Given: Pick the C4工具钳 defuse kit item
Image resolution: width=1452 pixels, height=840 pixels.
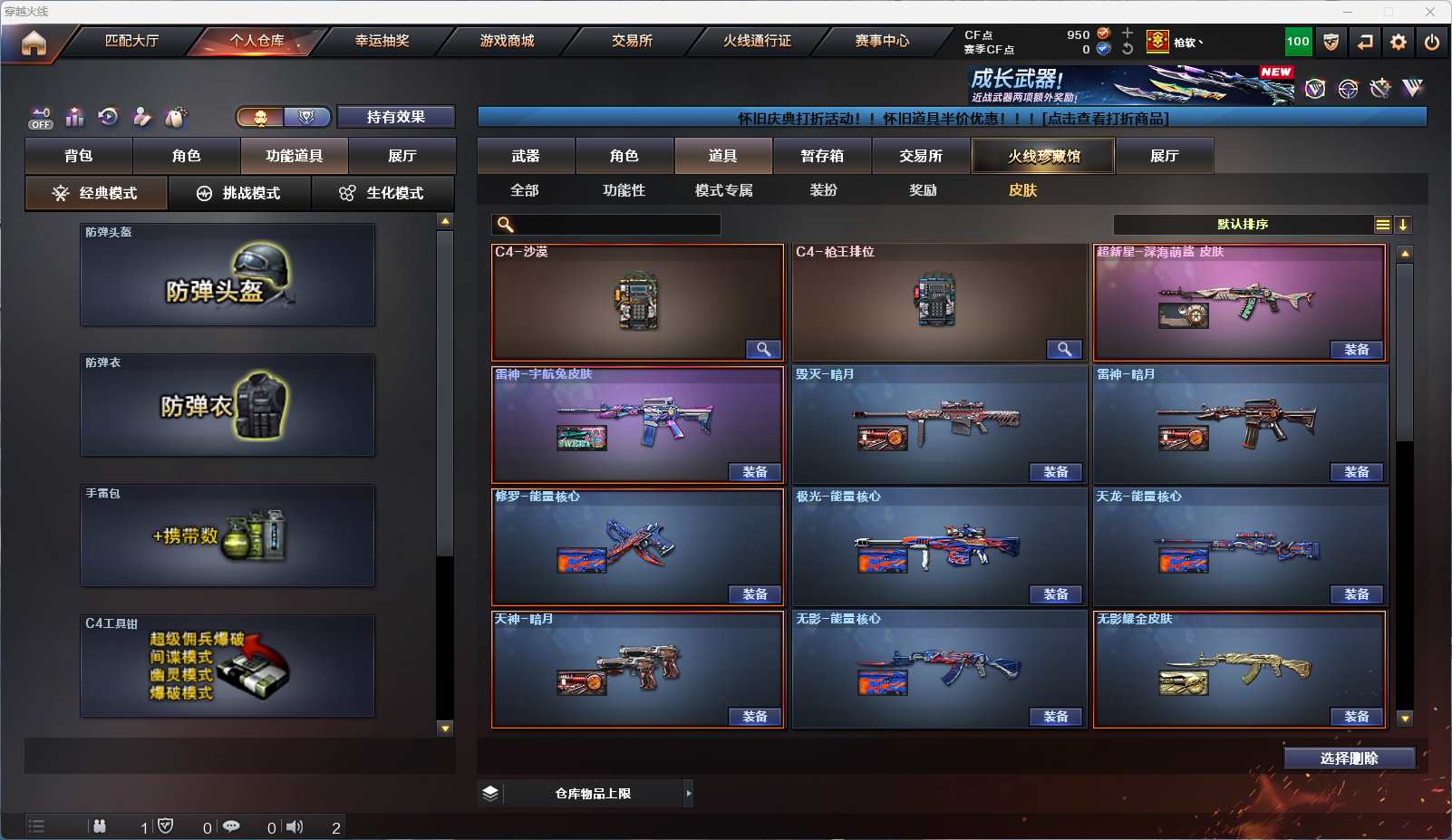Looking at the screenshot, I should tap(227, 666).
